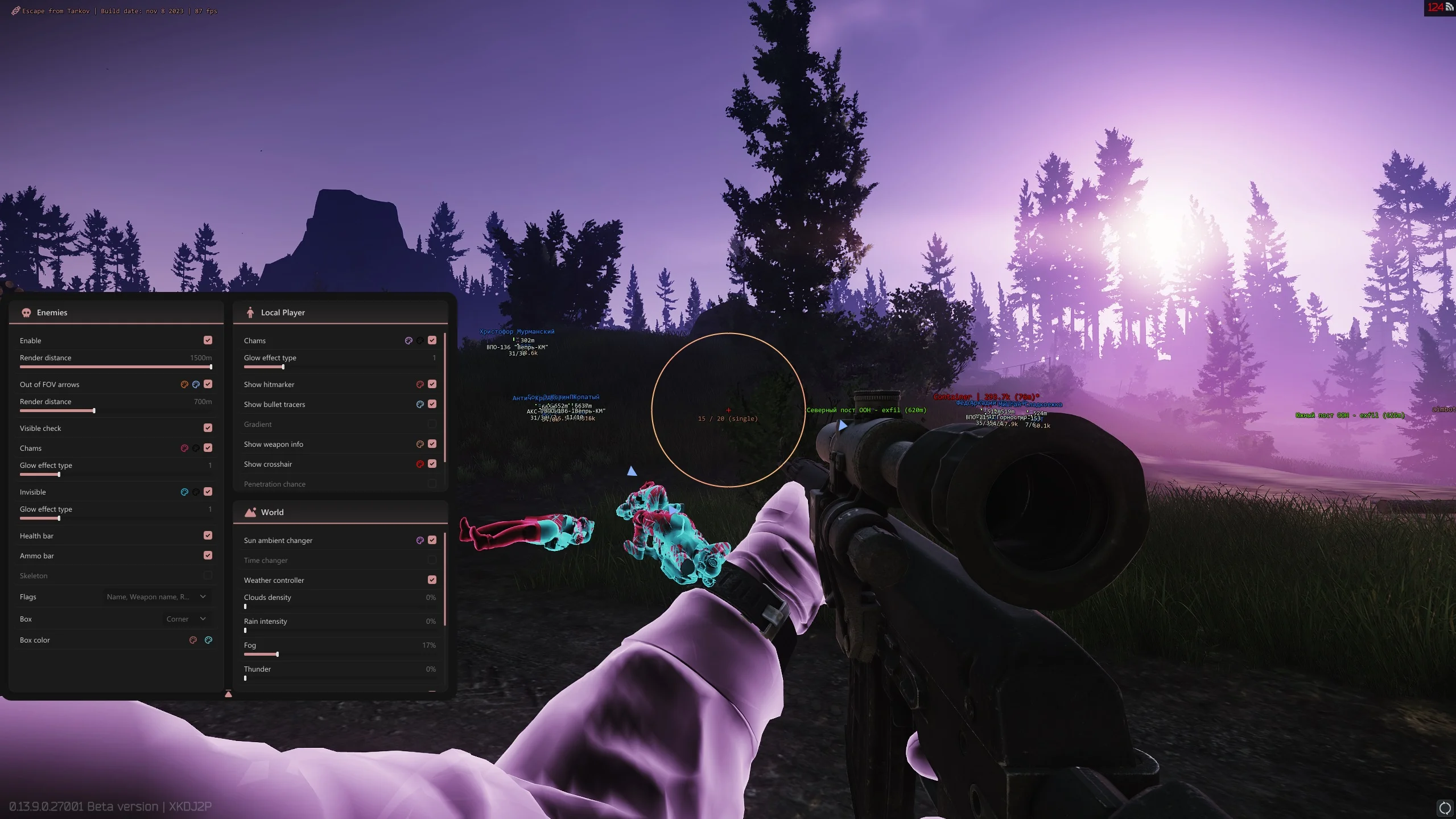Screen dimensions: 1456x819
Task: Enable the Skeleton checkbox
Action: click(208, 575)
